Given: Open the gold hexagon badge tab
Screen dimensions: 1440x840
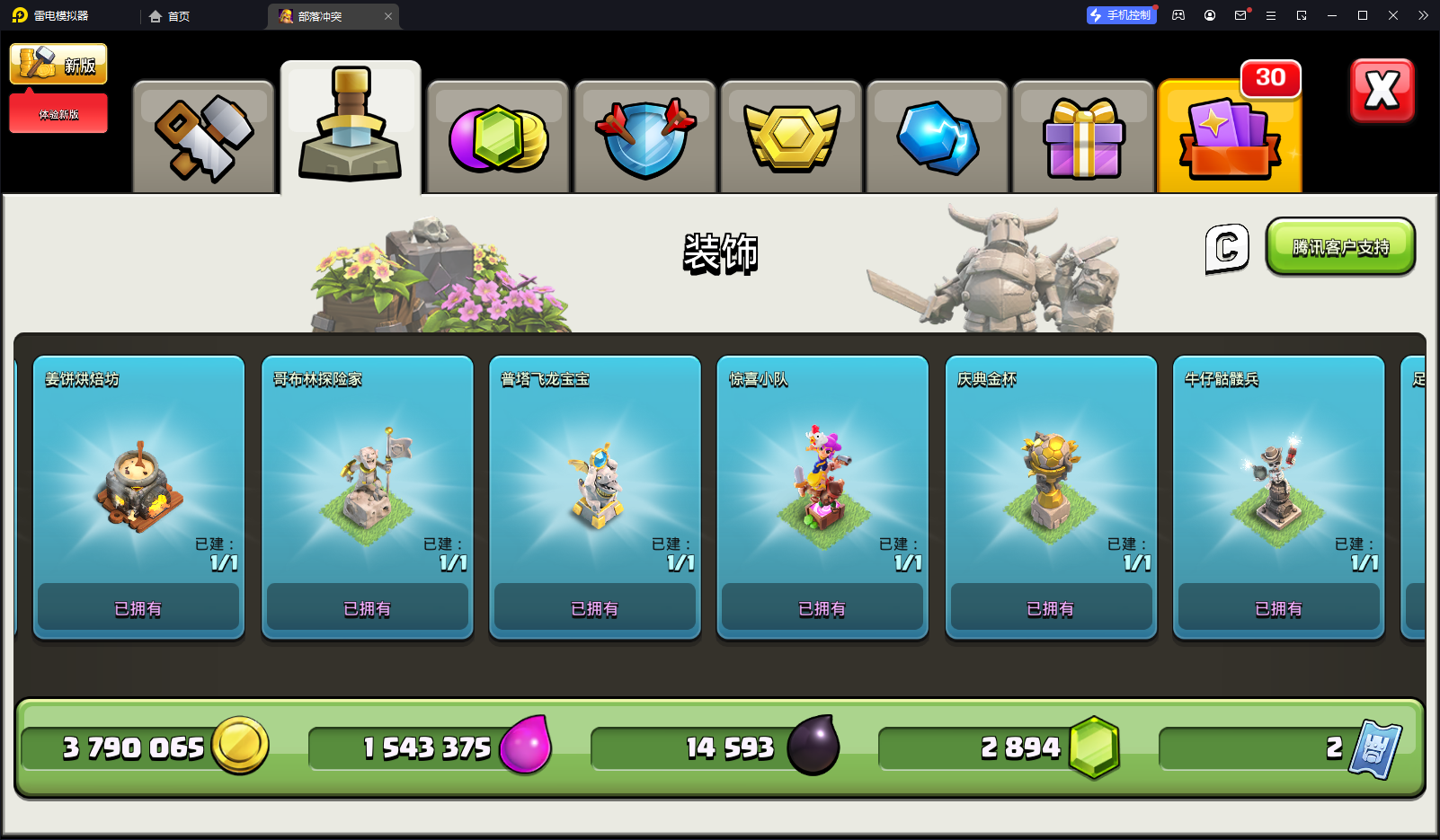Looking at the screenshot, I should tap(791, 138).
